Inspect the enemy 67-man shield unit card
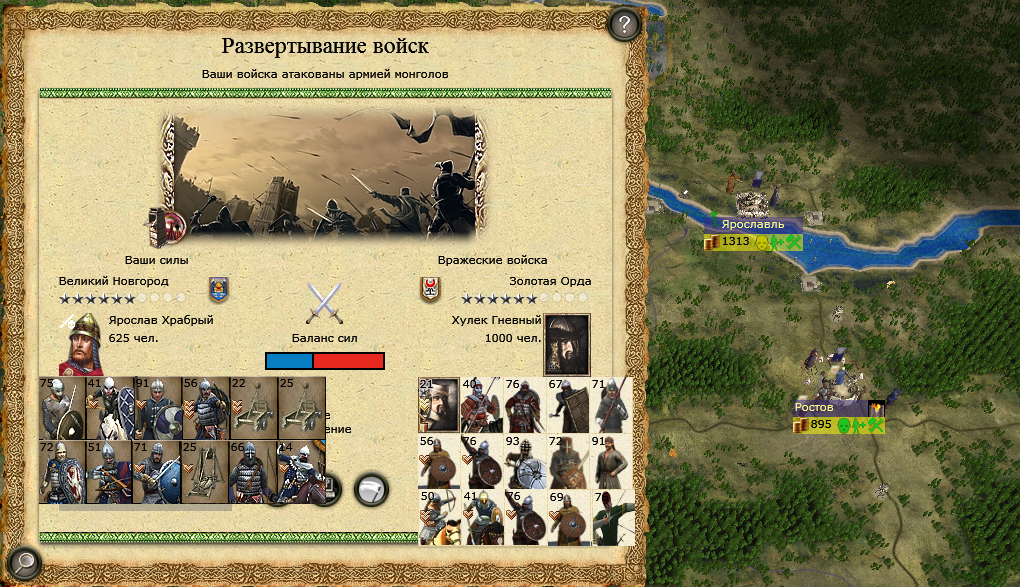The width and height of the screenshot is (1020, 587). tap(568, 405)
